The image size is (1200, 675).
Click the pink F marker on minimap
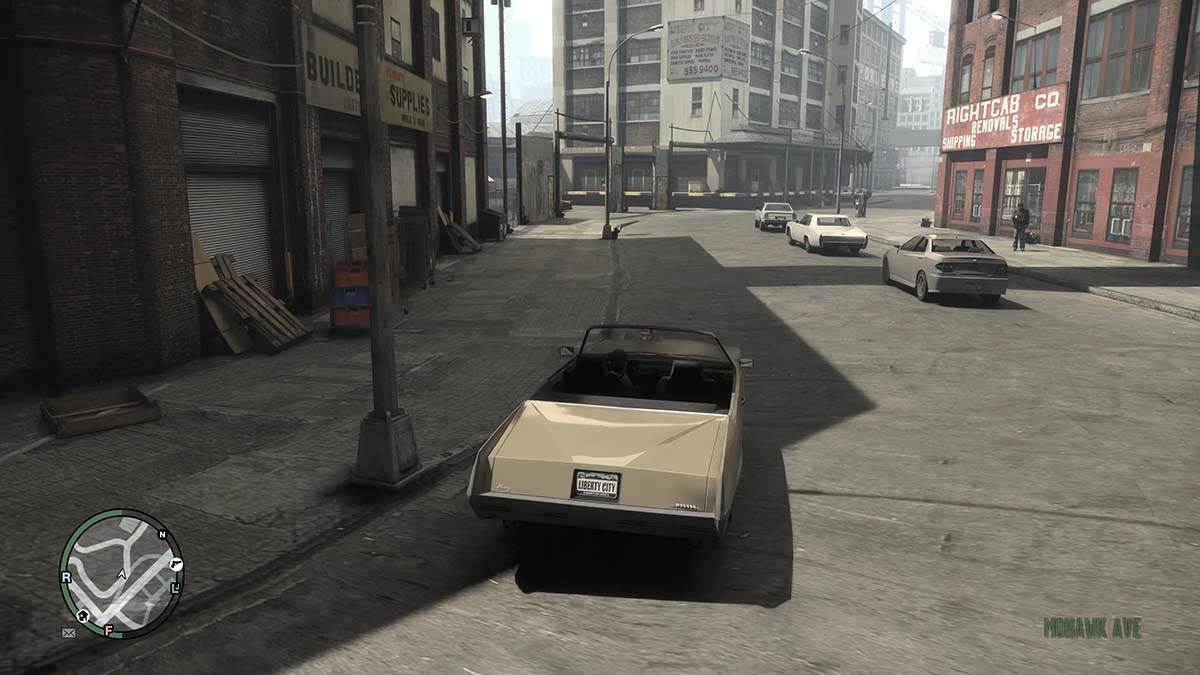coord(108,630)
